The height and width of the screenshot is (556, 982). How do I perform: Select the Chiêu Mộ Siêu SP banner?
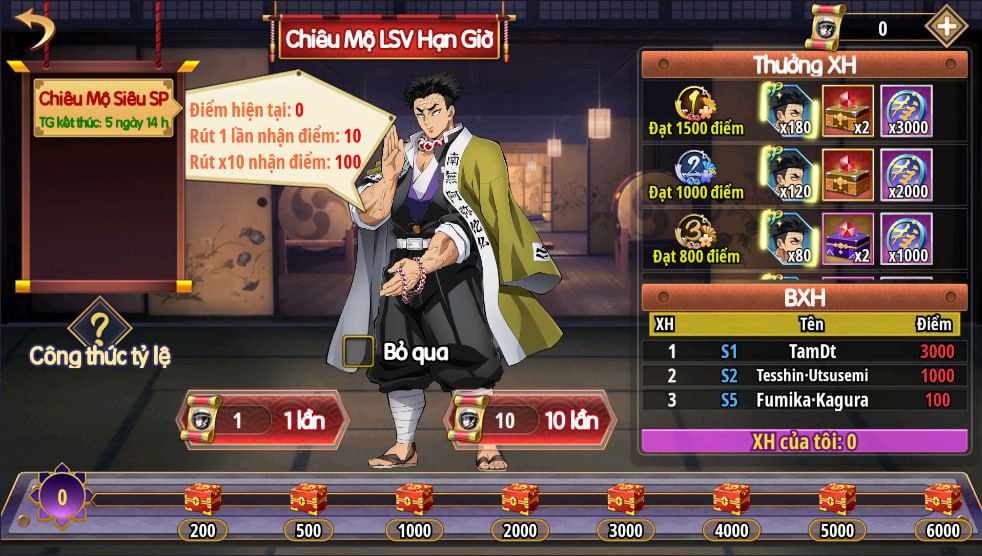pos(101,110)
